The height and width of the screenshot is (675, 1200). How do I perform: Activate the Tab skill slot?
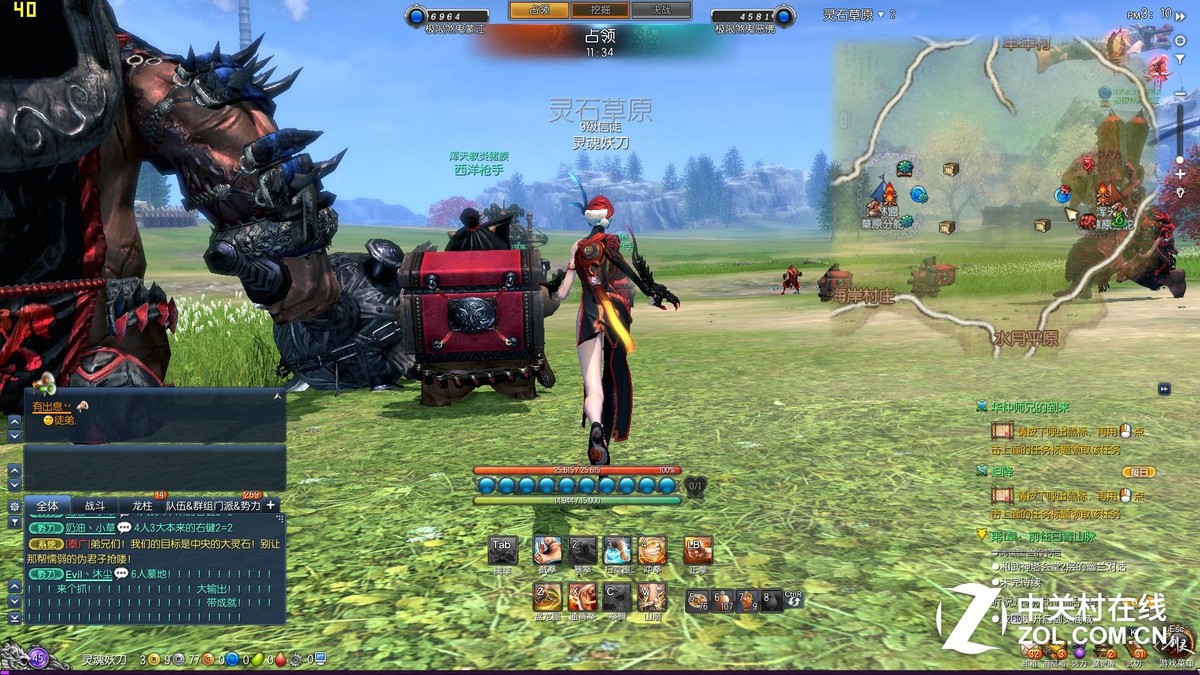502,550
